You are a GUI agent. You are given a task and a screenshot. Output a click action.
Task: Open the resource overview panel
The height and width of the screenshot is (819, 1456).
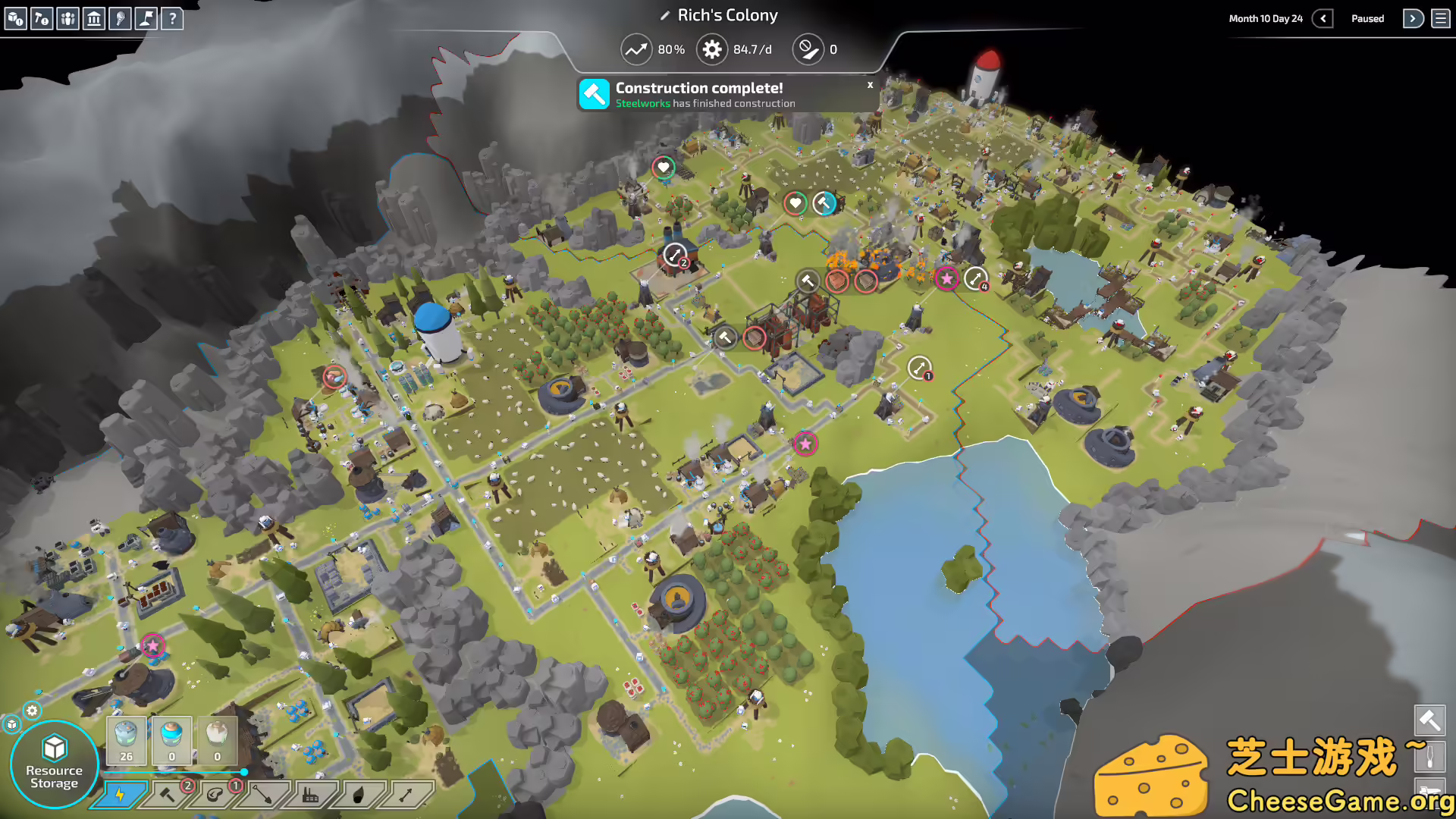click(x=15, y=19)
